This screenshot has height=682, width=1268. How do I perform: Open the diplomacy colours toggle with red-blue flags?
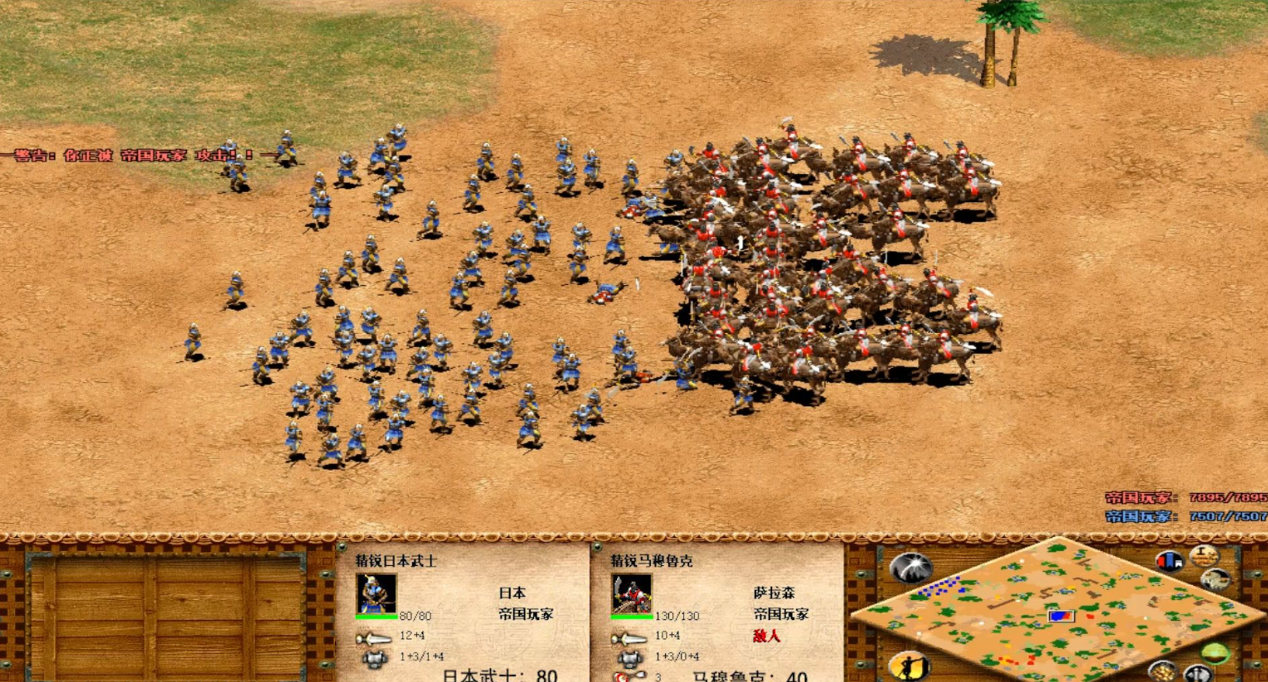pos(1169,561)
